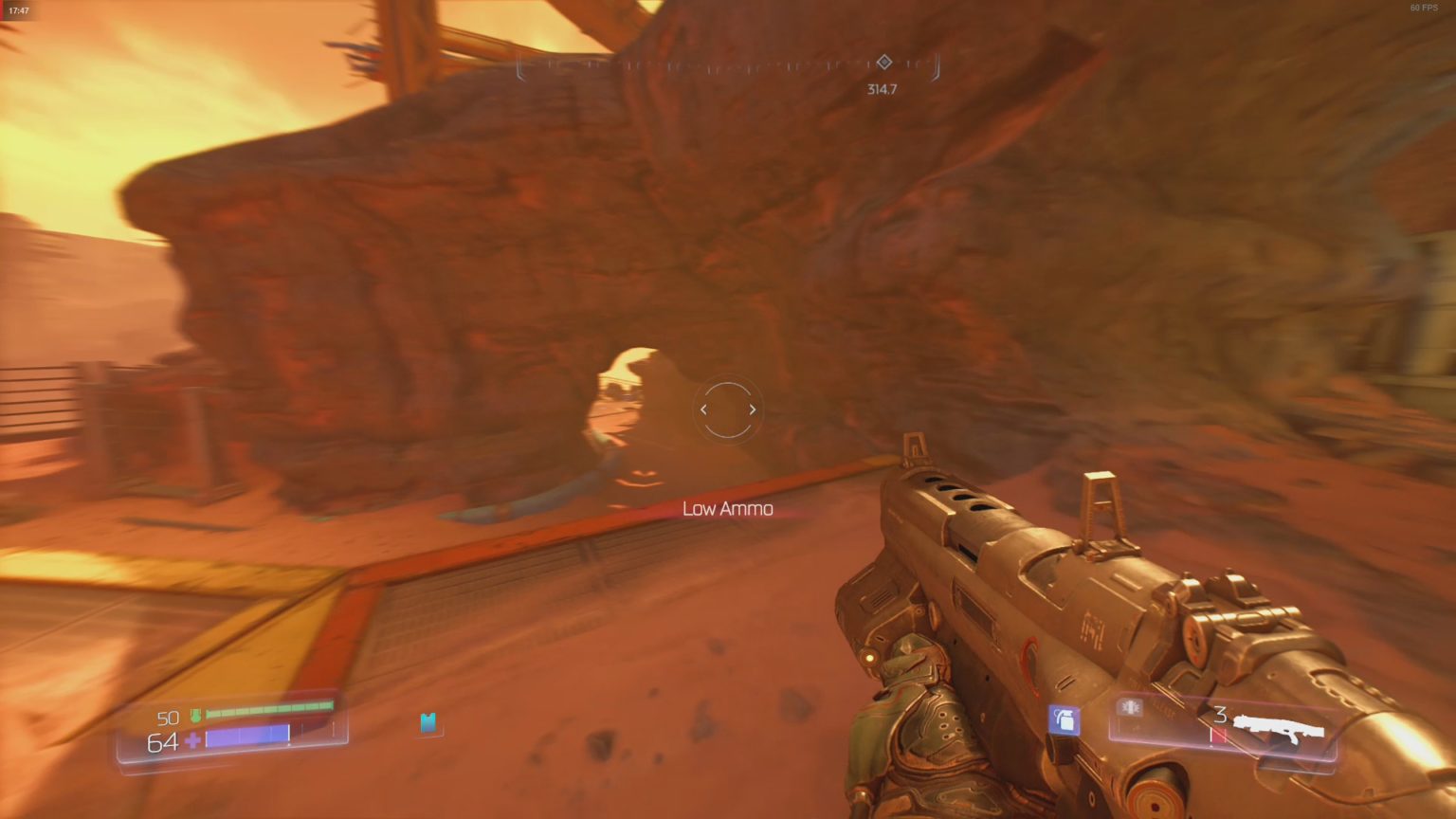
Task: Click the 60 FPS counter in the top-right corner
Action: tap(1423, 8)
